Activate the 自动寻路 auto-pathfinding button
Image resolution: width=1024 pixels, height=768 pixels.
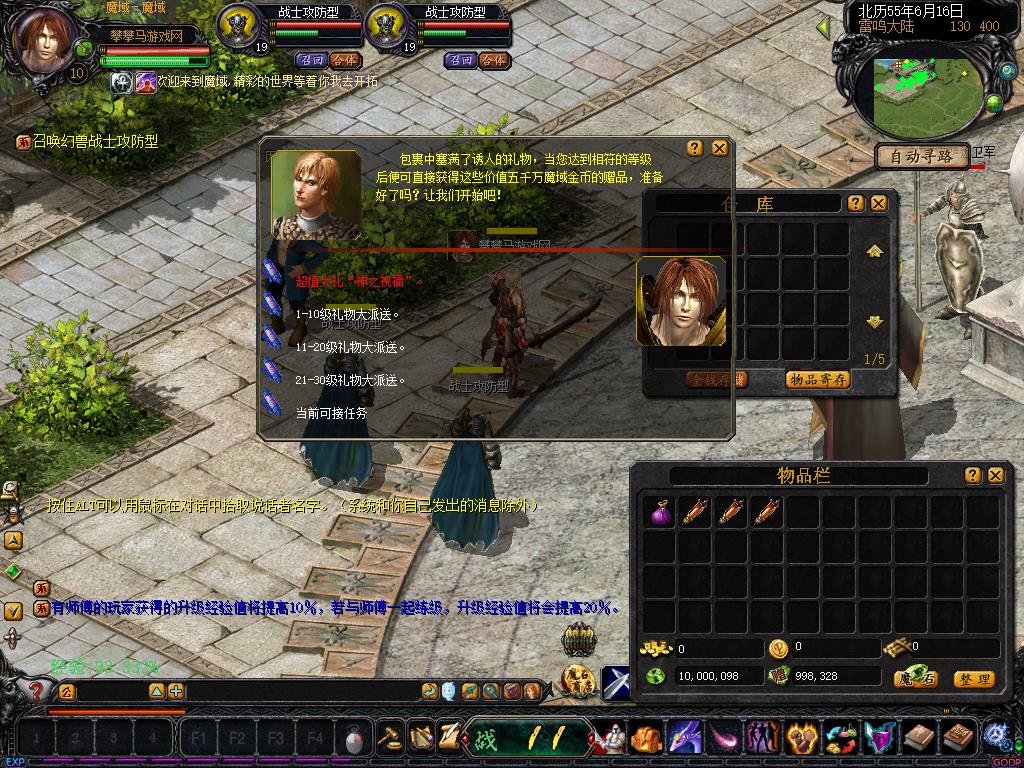[x=921, y=156]
